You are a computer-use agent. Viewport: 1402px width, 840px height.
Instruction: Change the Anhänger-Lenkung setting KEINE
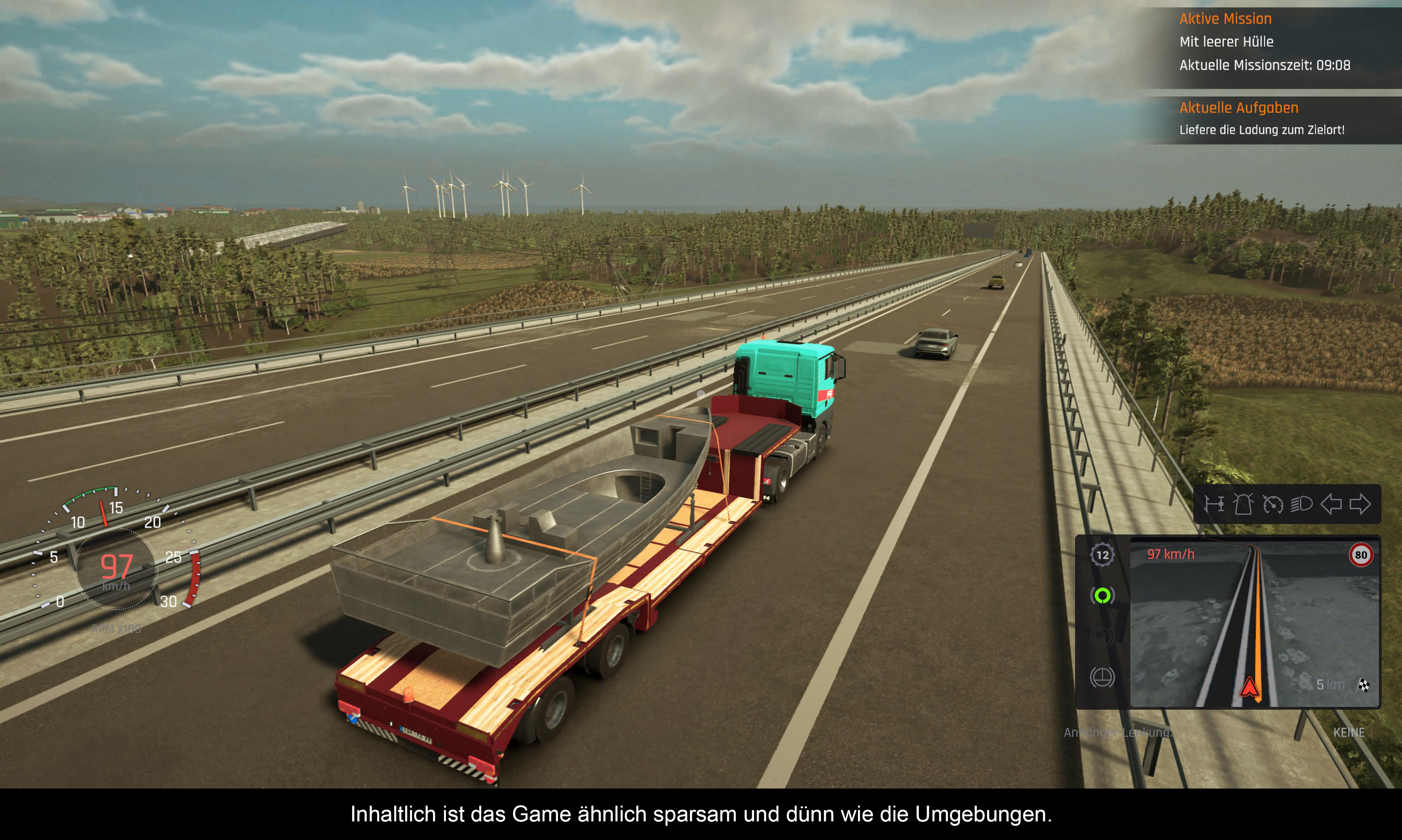point(1348,732)
